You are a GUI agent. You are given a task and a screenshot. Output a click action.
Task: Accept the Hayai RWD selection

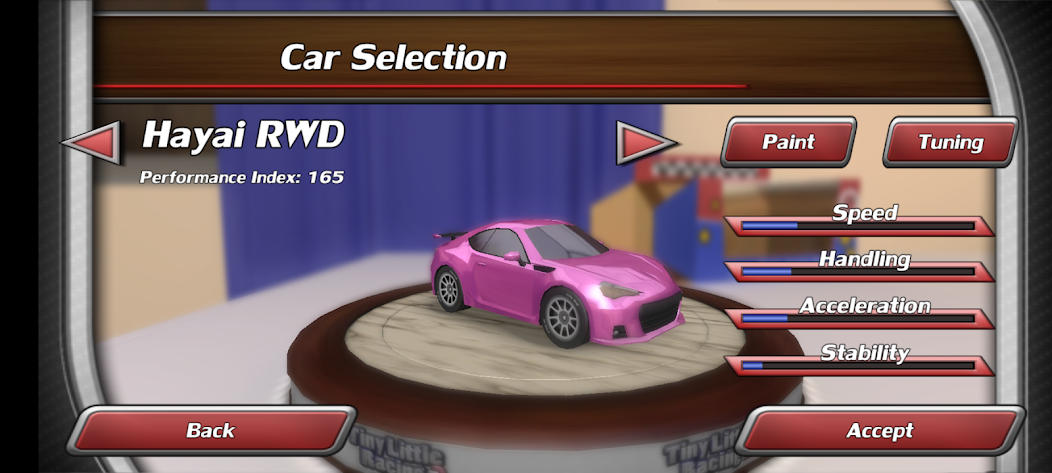click(x=880, y=431)
